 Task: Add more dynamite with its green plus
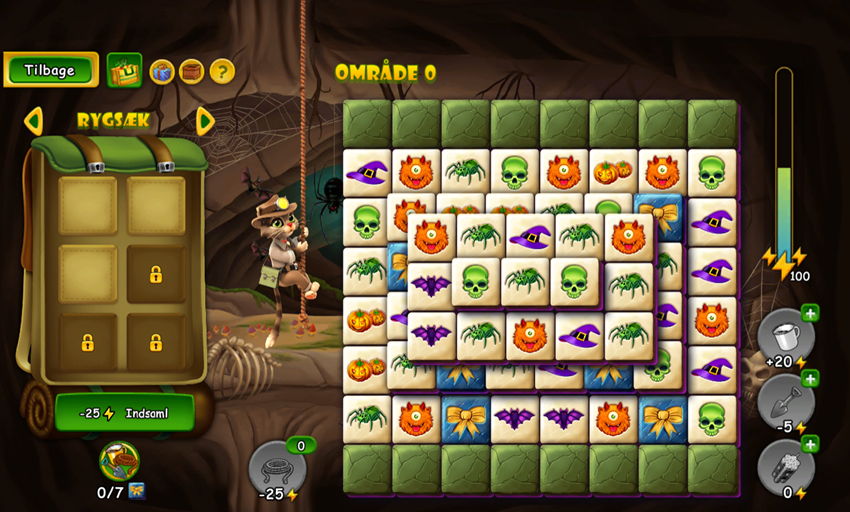(x=810, y=443)
